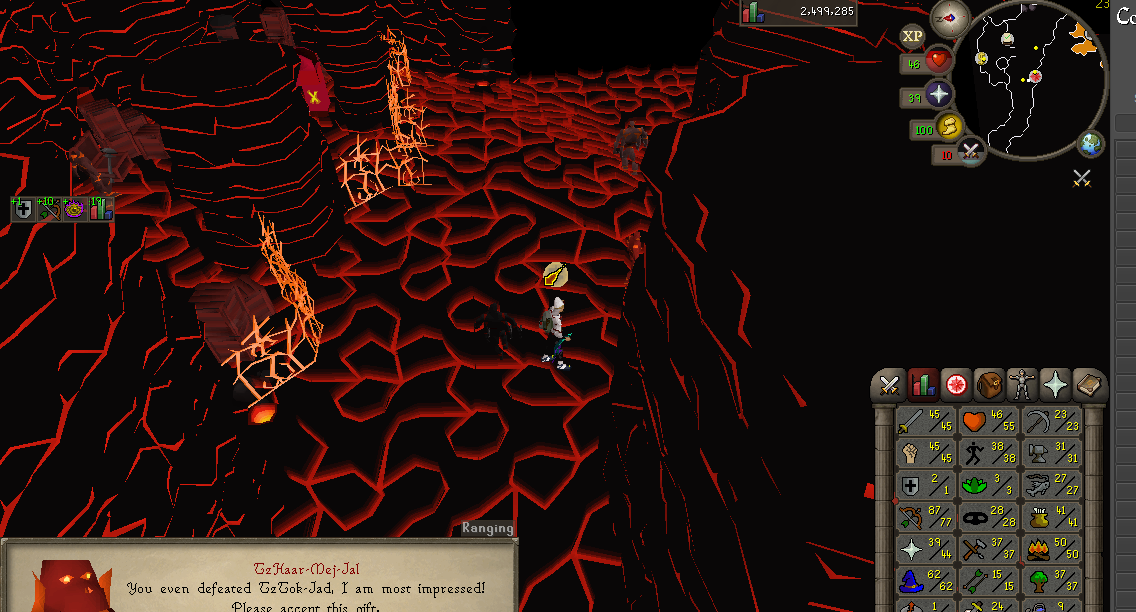Click the XP tracker total counter
The width and height of the screenshot is (1136, 612).
coord(784,12)
